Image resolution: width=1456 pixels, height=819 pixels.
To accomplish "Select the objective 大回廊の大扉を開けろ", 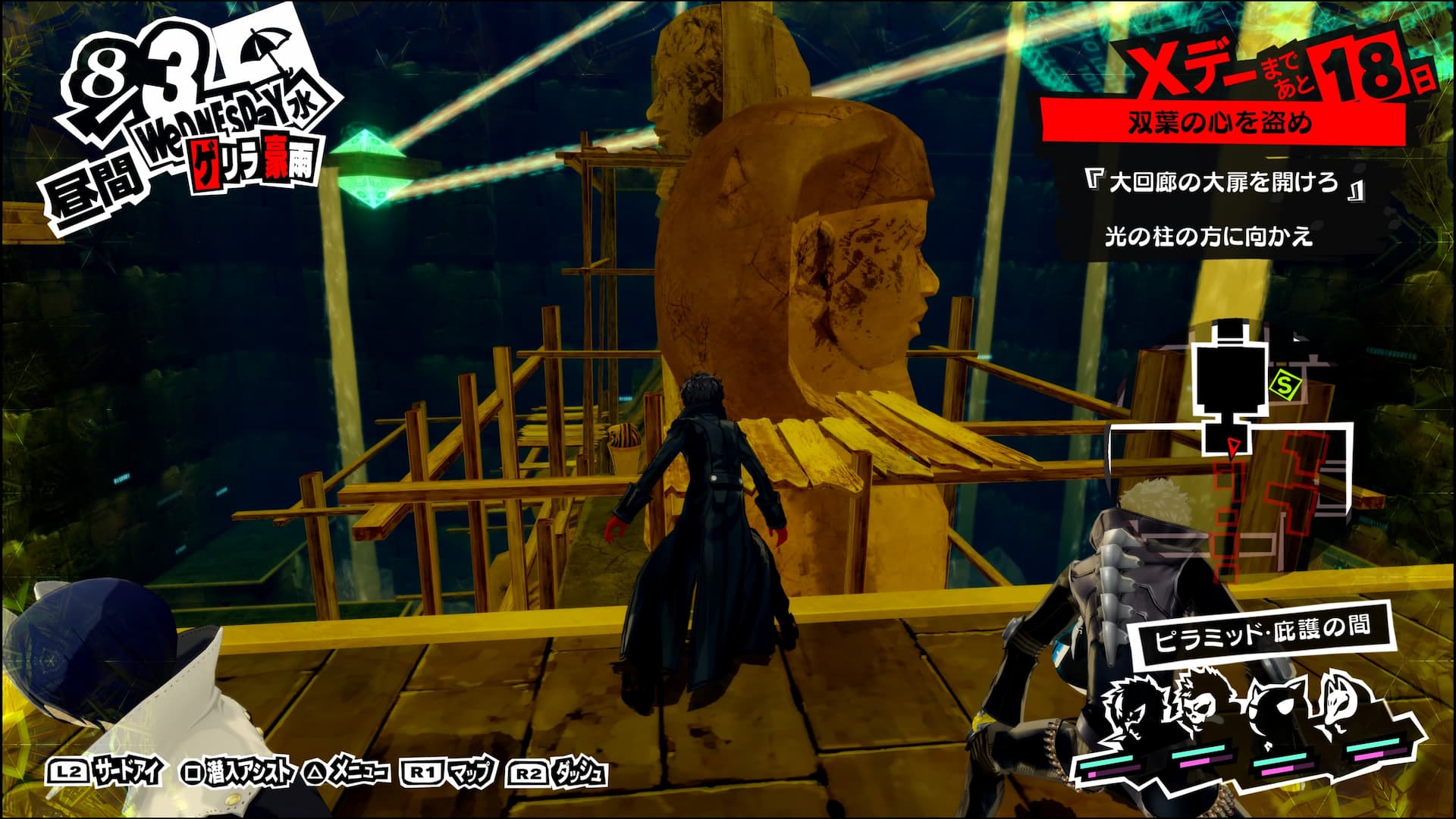I will coord(1222,184).
